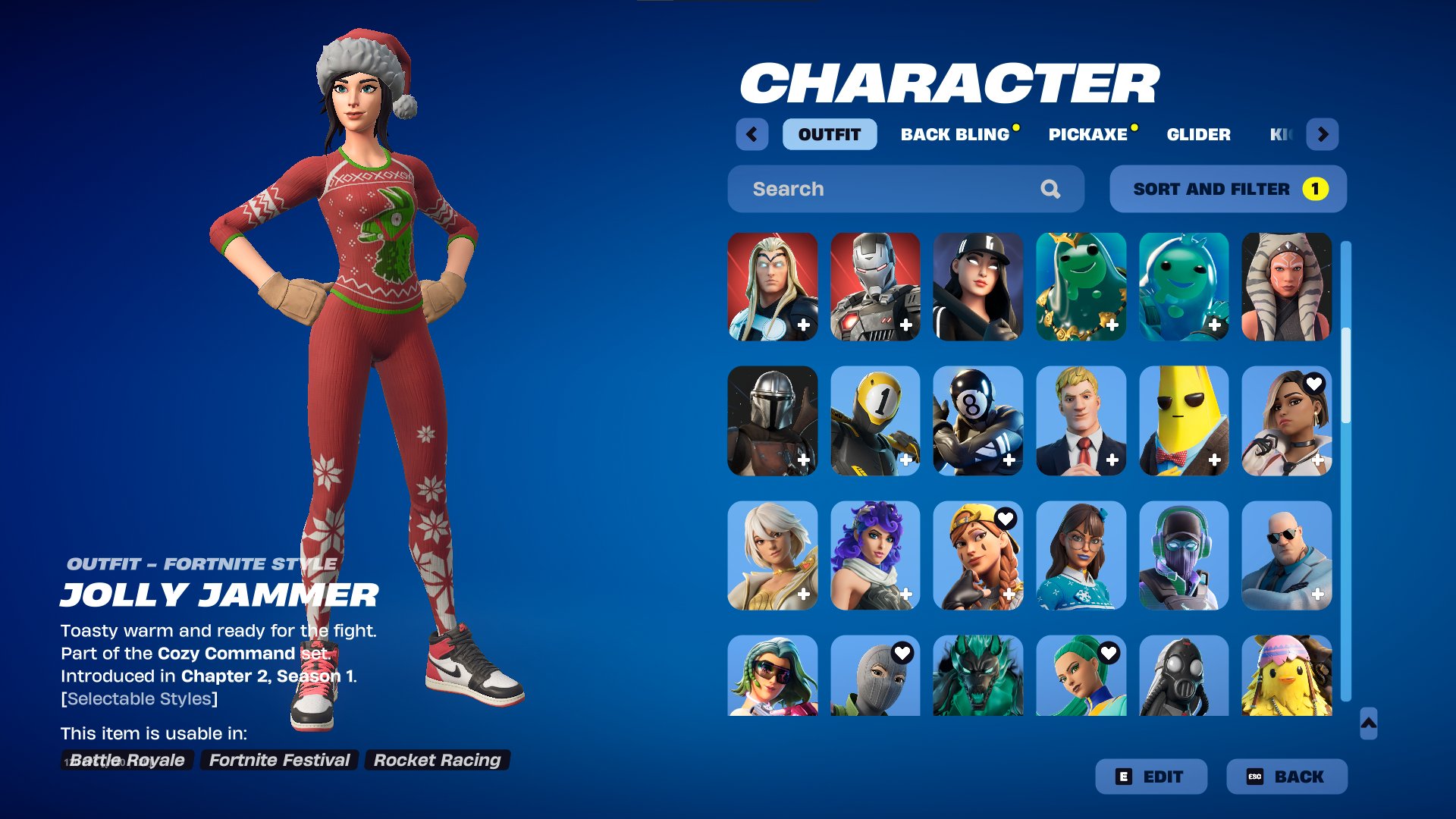
Task: Choose the bald sunglasses man outfit
Action: point(1286,555)
